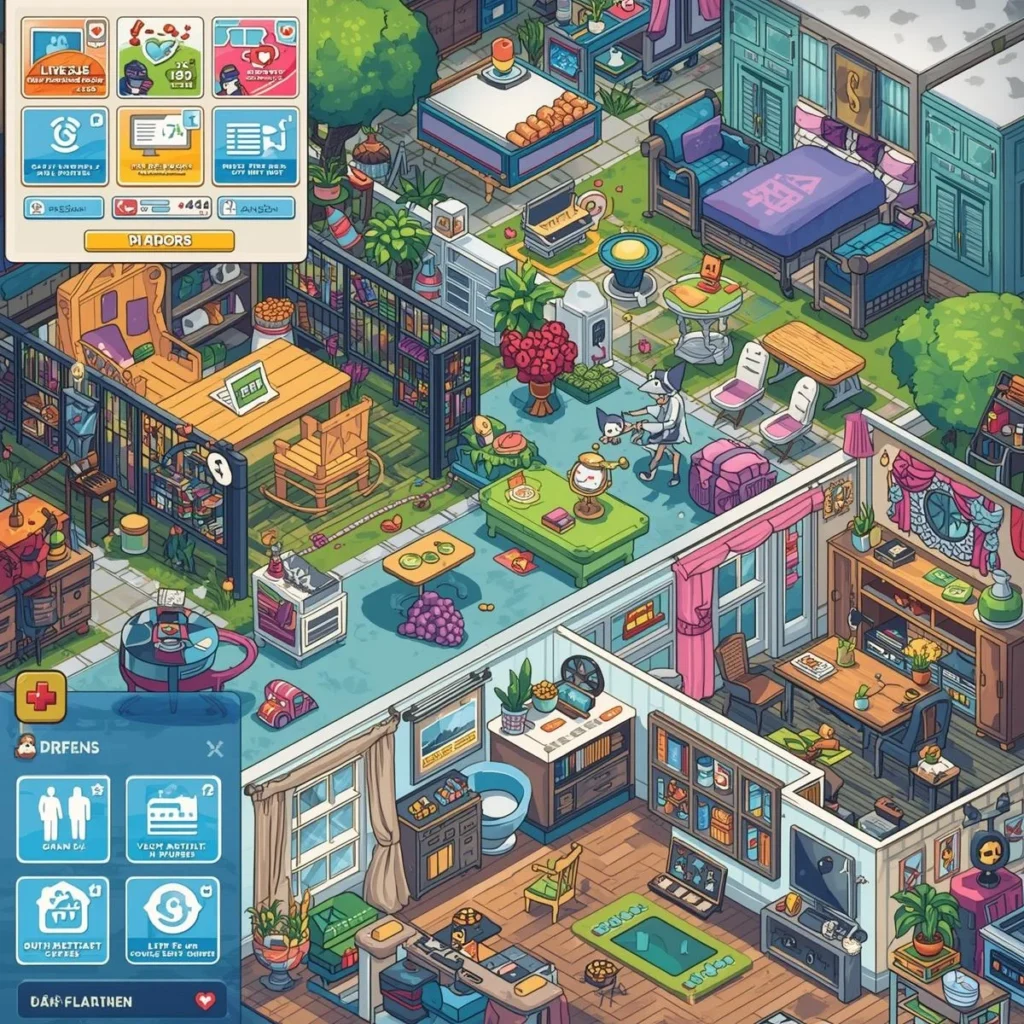Click the yellow PIARORS button
The image size is (1024, 1024).
pos(159,240)
